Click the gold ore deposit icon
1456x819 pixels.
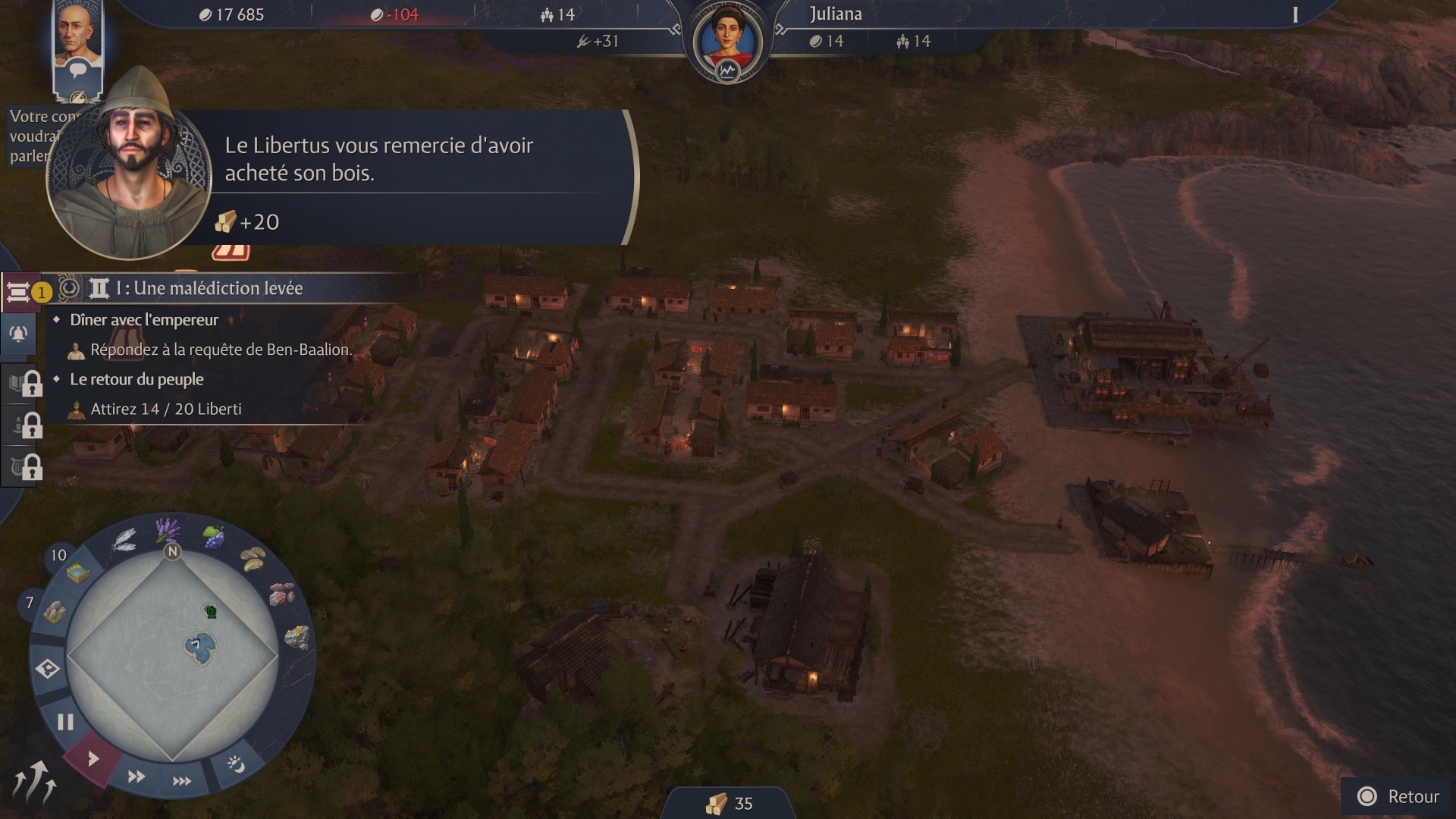pyautogui.click(x=297, y=637)
